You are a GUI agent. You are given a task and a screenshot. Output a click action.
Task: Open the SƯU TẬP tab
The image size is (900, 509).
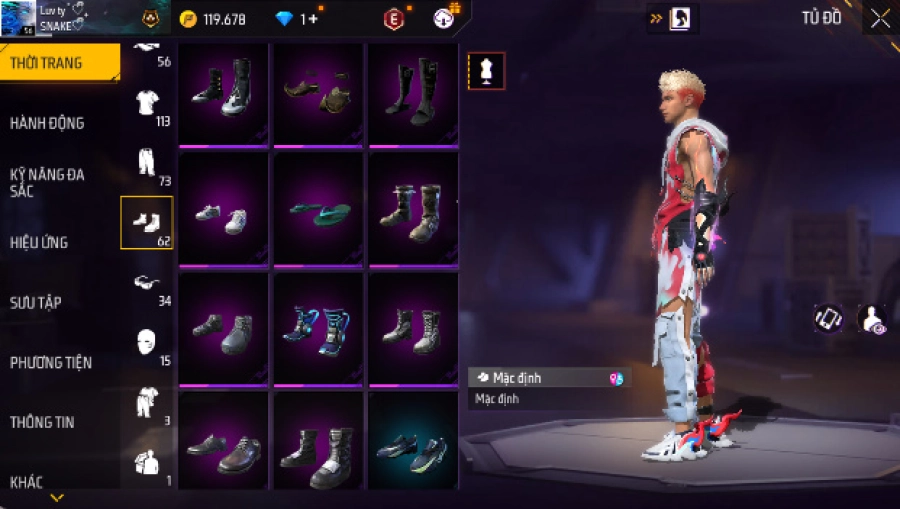36,302
